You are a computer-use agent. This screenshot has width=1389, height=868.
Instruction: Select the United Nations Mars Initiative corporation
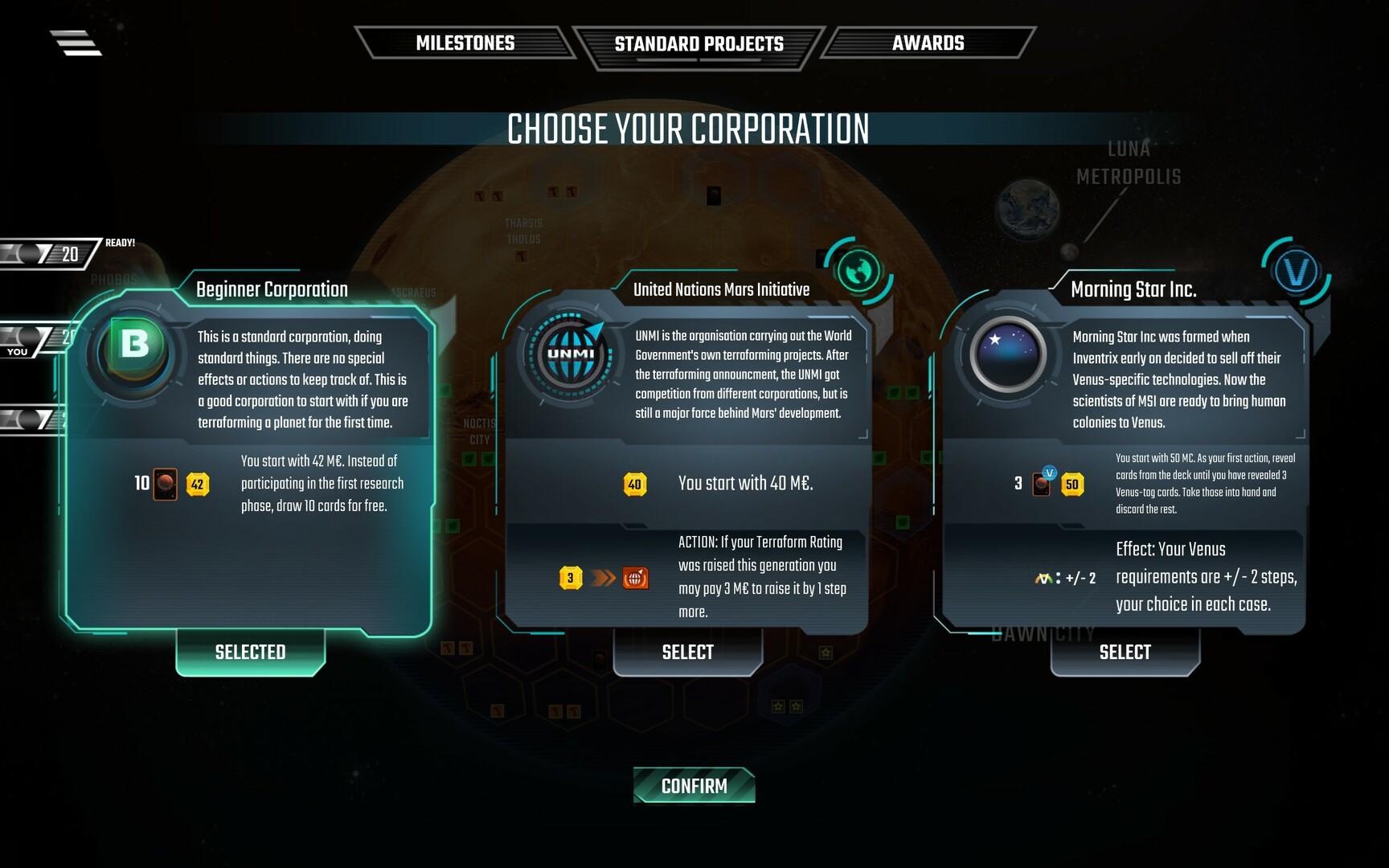coord(687,653)
